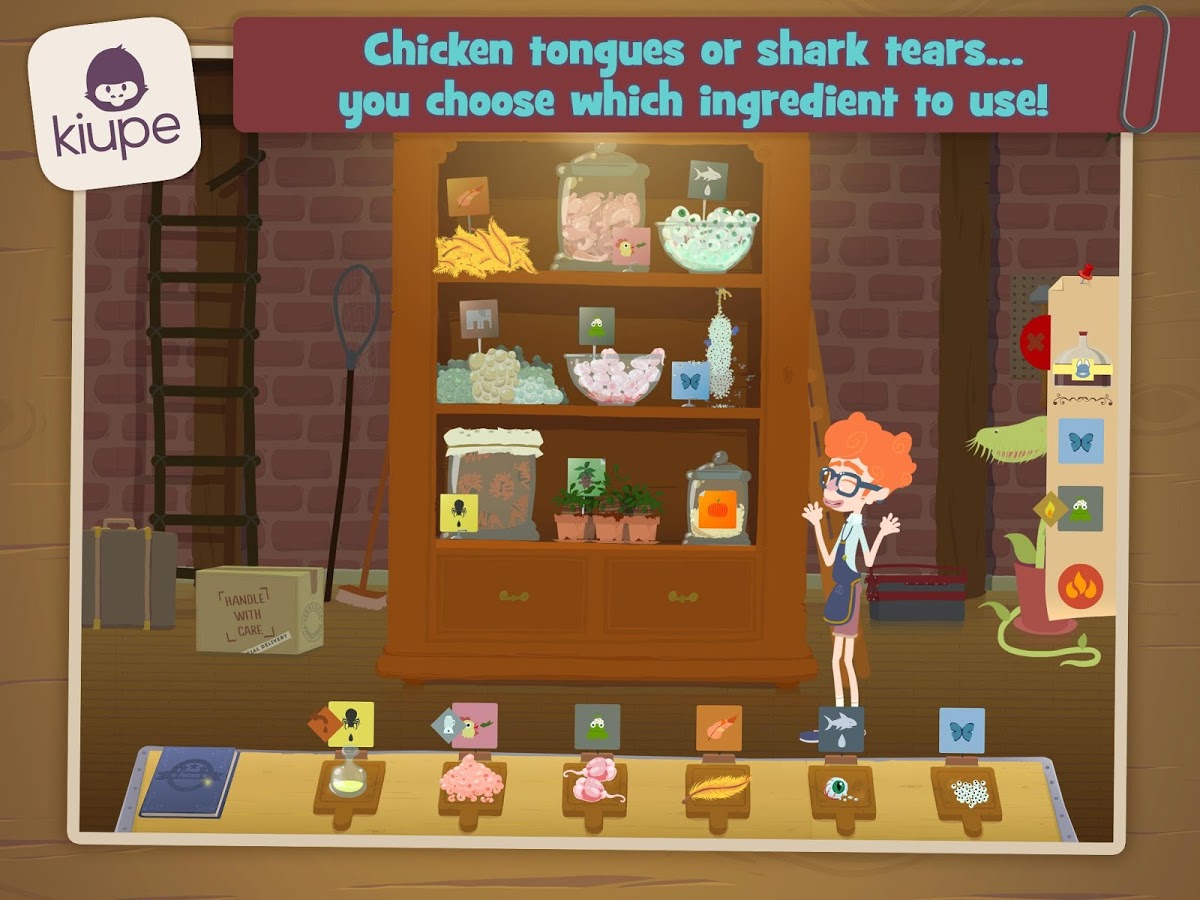Select the frog step on the recipe note
This screenshot has height=900, width=1200.
(x=1080, y=508)
